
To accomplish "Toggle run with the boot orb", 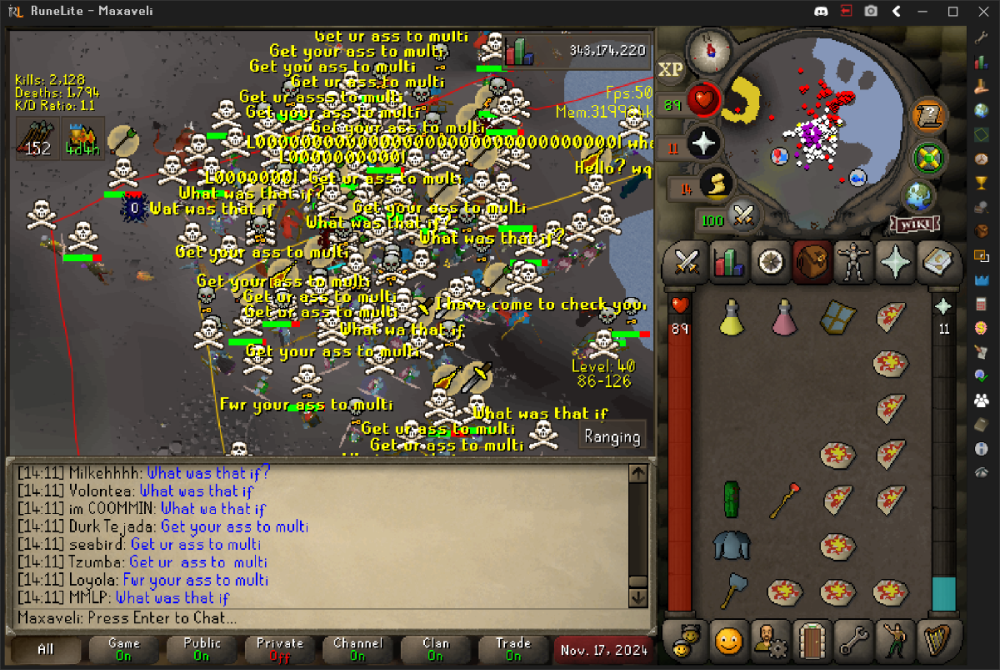I will tap(716, 183).
